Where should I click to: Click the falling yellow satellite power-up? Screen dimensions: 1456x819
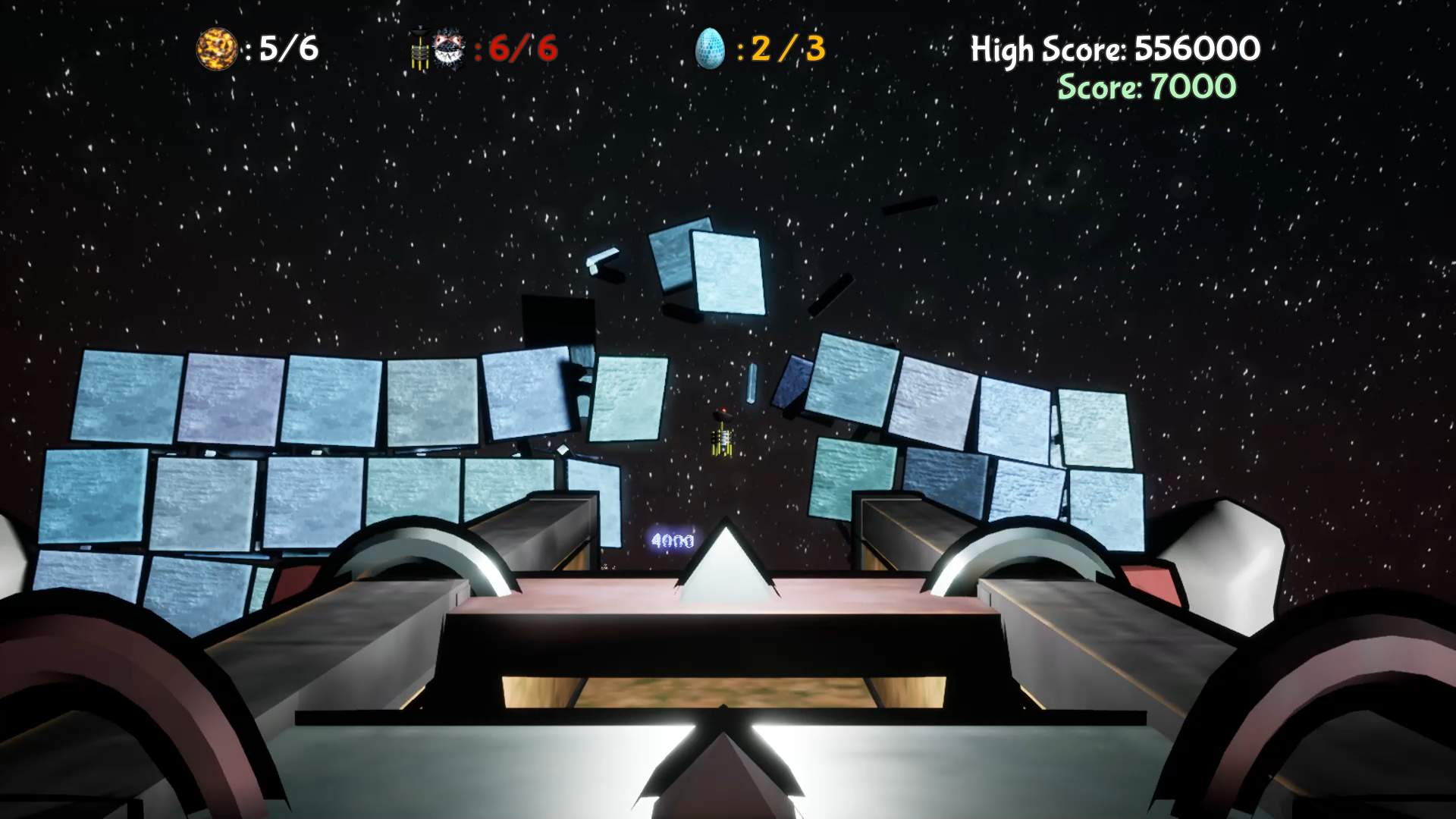(x=723, y=444)
